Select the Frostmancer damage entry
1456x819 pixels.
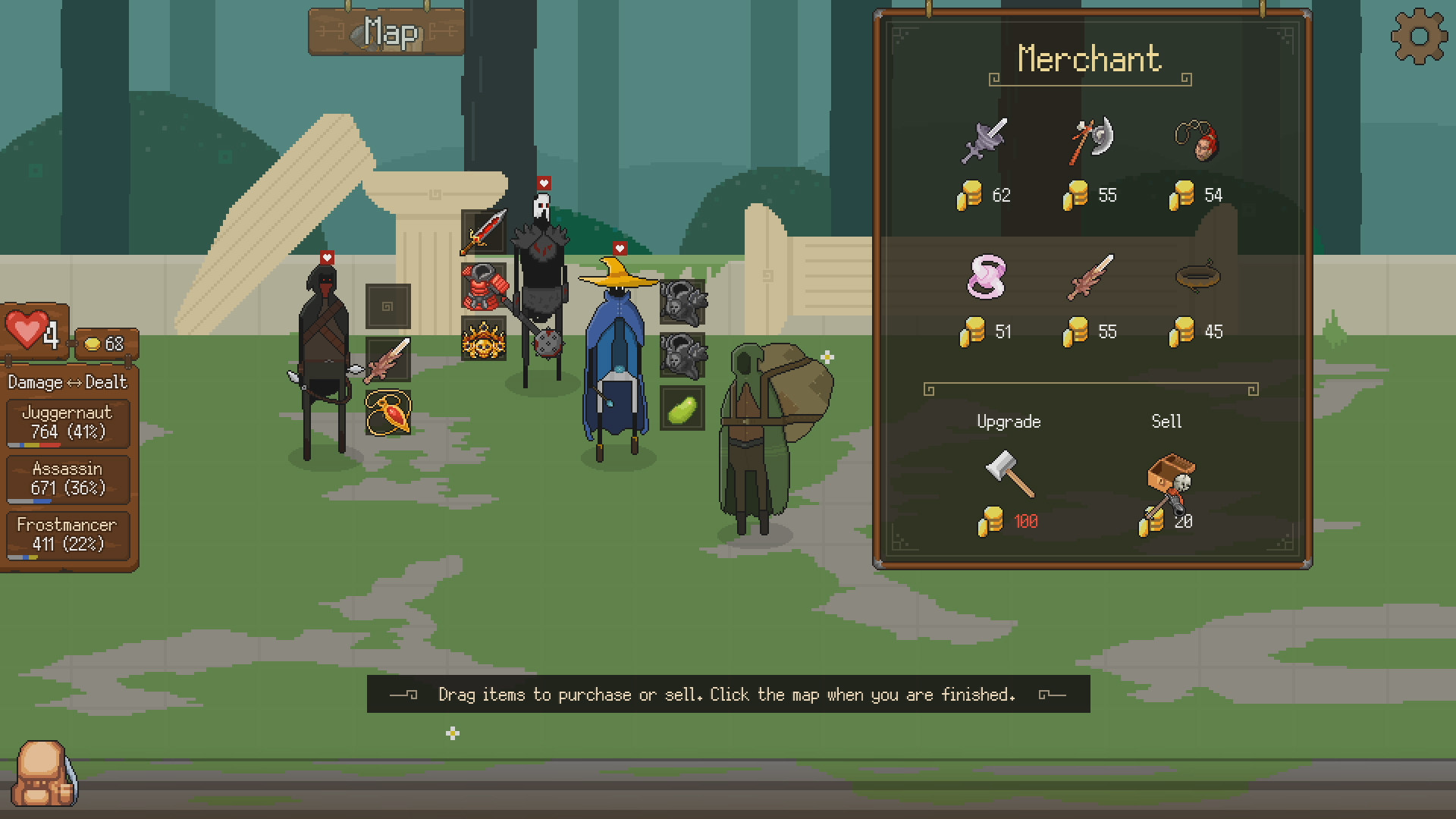coord(67,535)
